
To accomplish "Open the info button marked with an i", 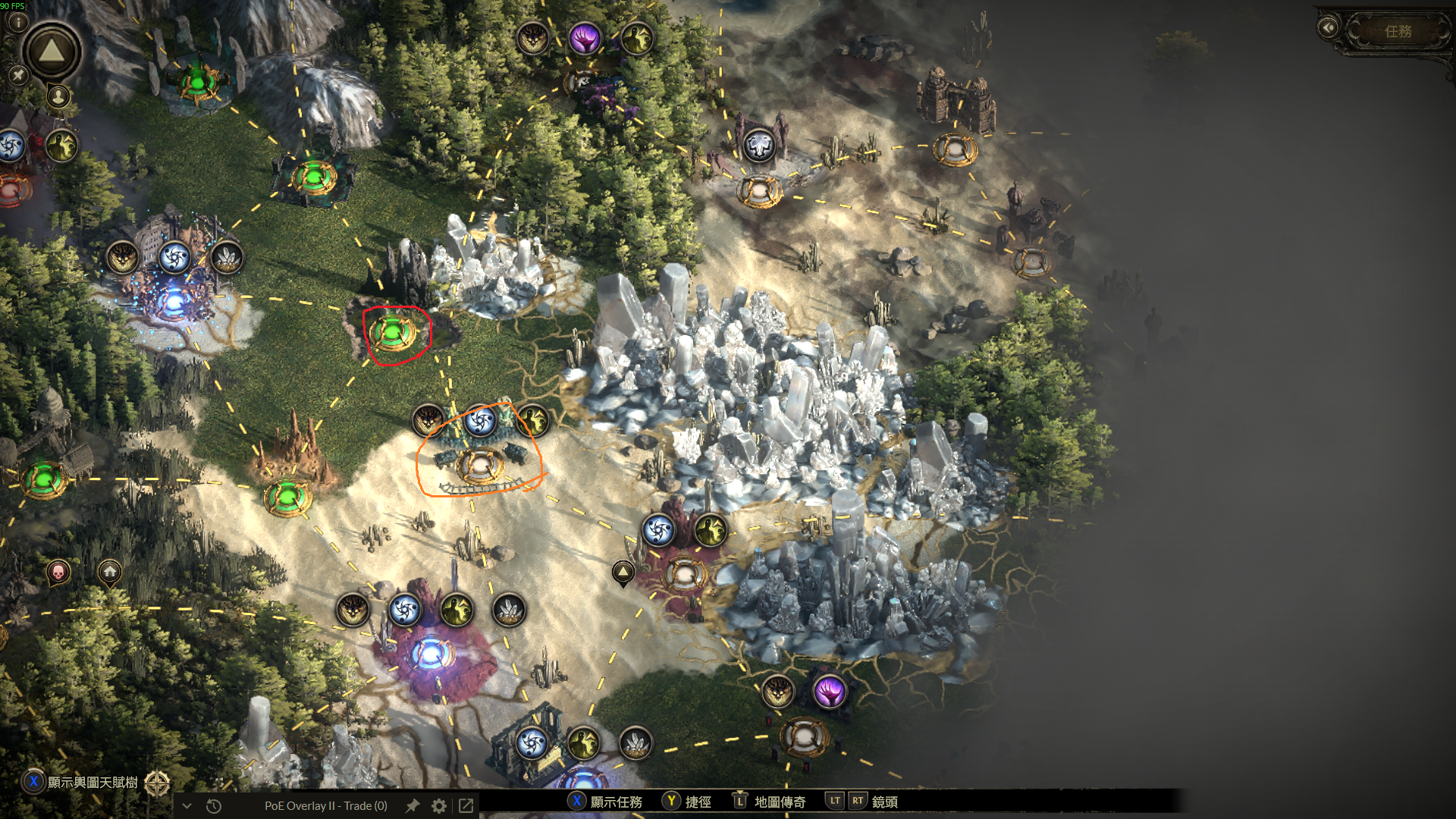I will (x=18, y=20).
